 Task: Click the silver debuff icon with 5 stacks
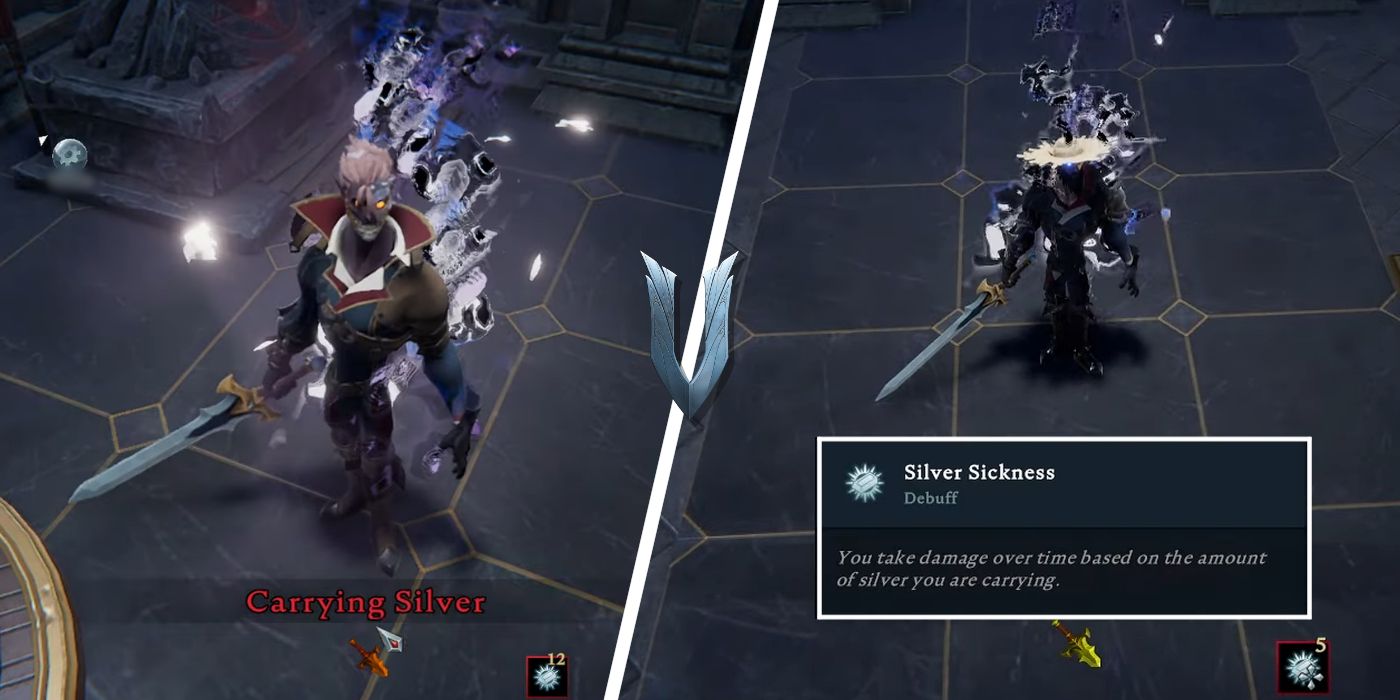[1303, 668]
